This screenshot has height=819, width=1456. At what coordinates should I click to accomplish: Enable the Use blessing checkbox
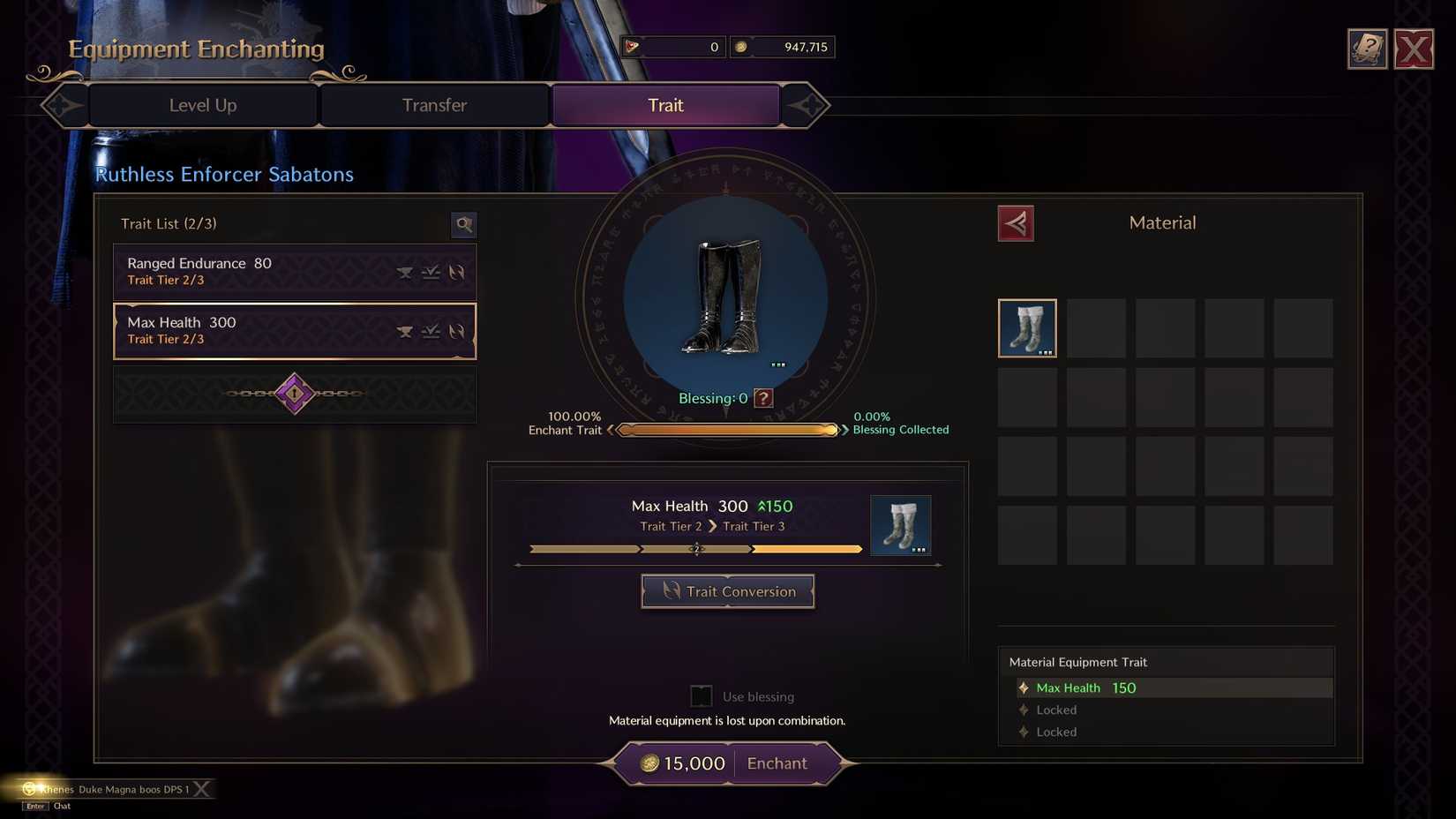[701, 695]
